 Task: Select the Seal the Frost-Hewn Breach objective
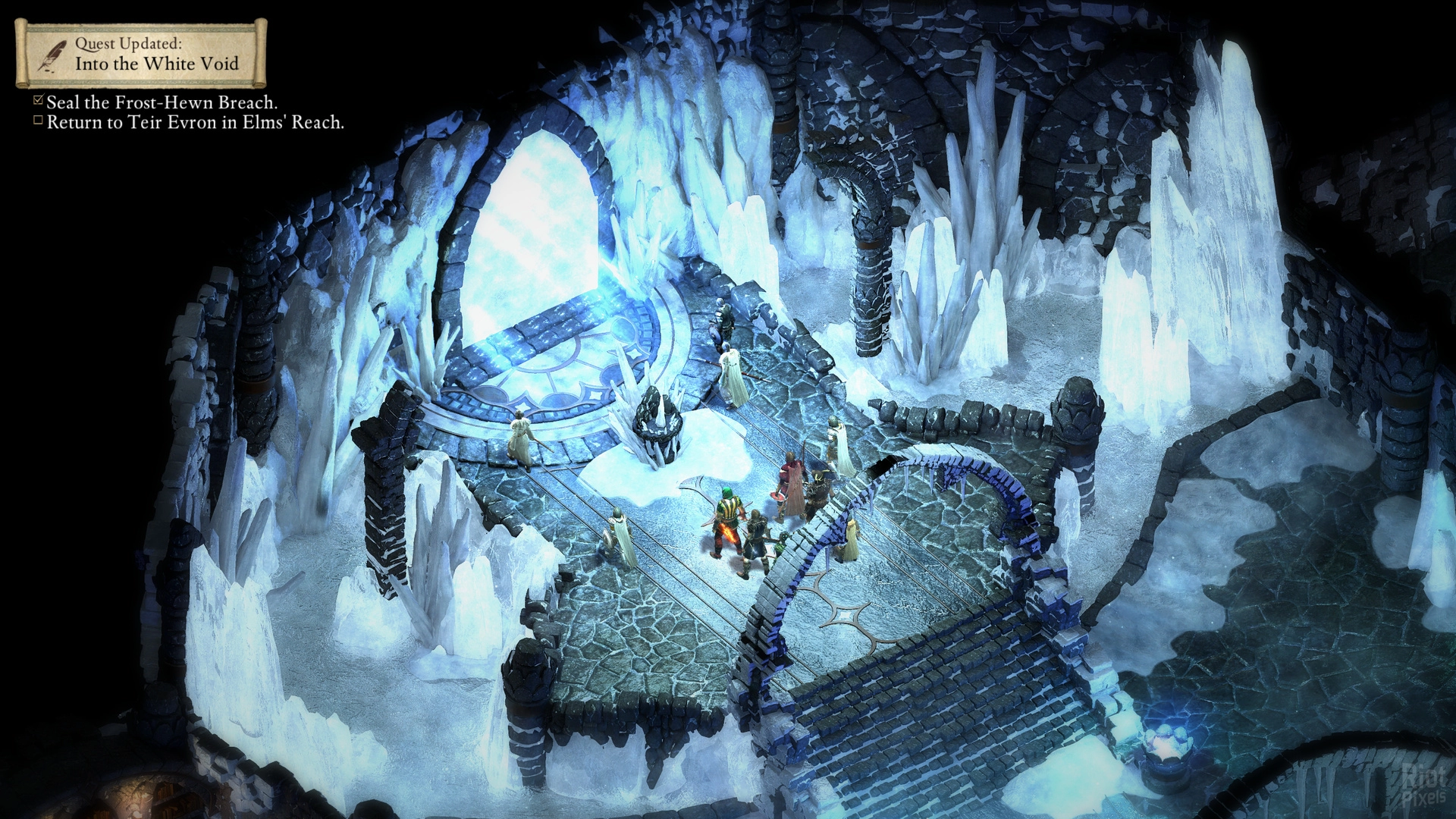pos(162,102)
